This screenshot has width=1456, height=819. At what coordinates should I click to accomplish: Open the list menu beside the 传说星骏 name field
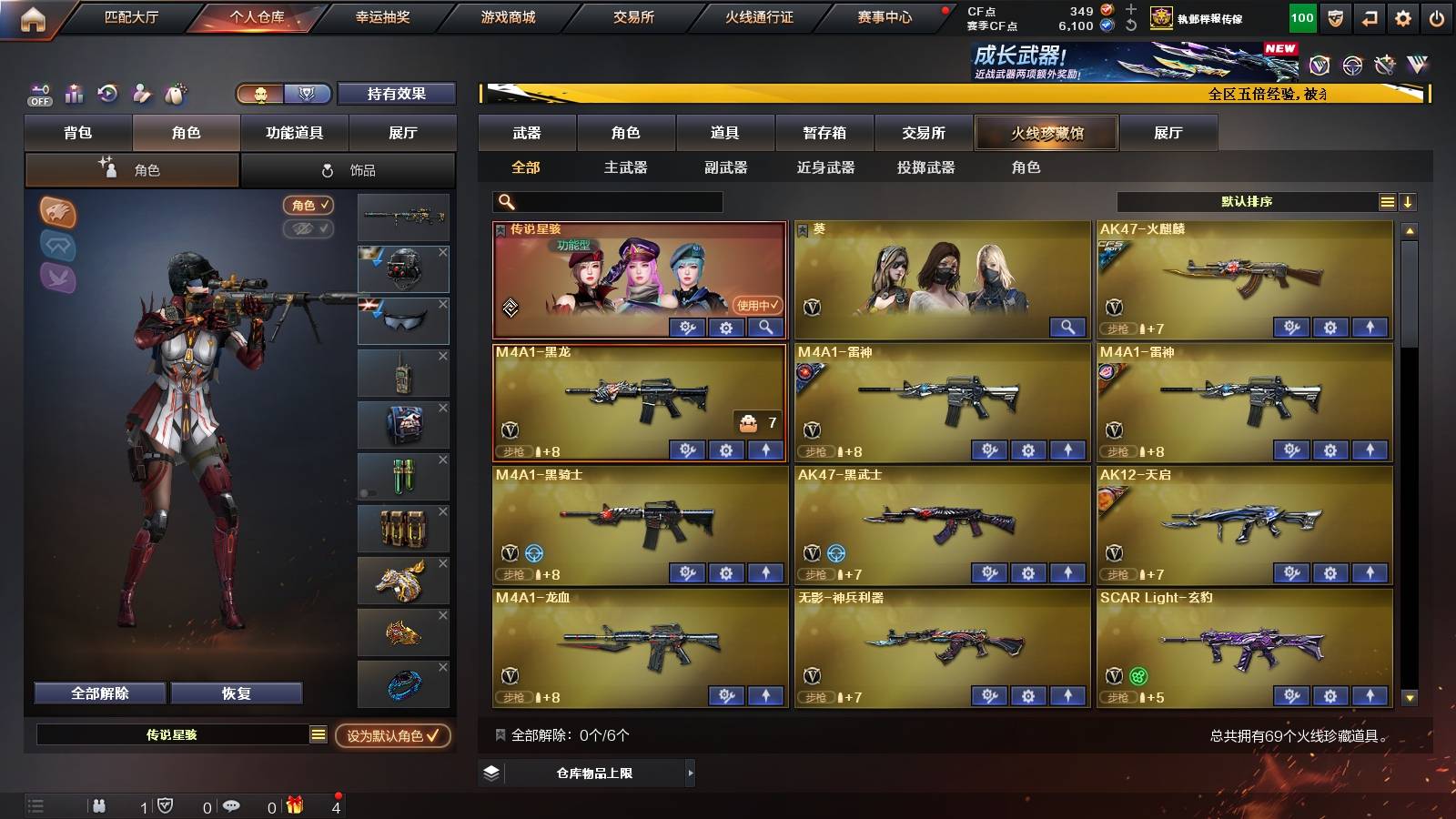(x=320, y=736)
